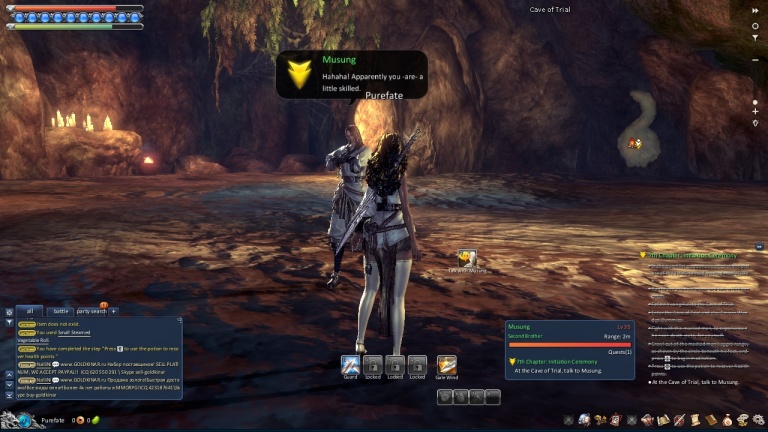Use the Gale Wind skill

pos(446,365)
